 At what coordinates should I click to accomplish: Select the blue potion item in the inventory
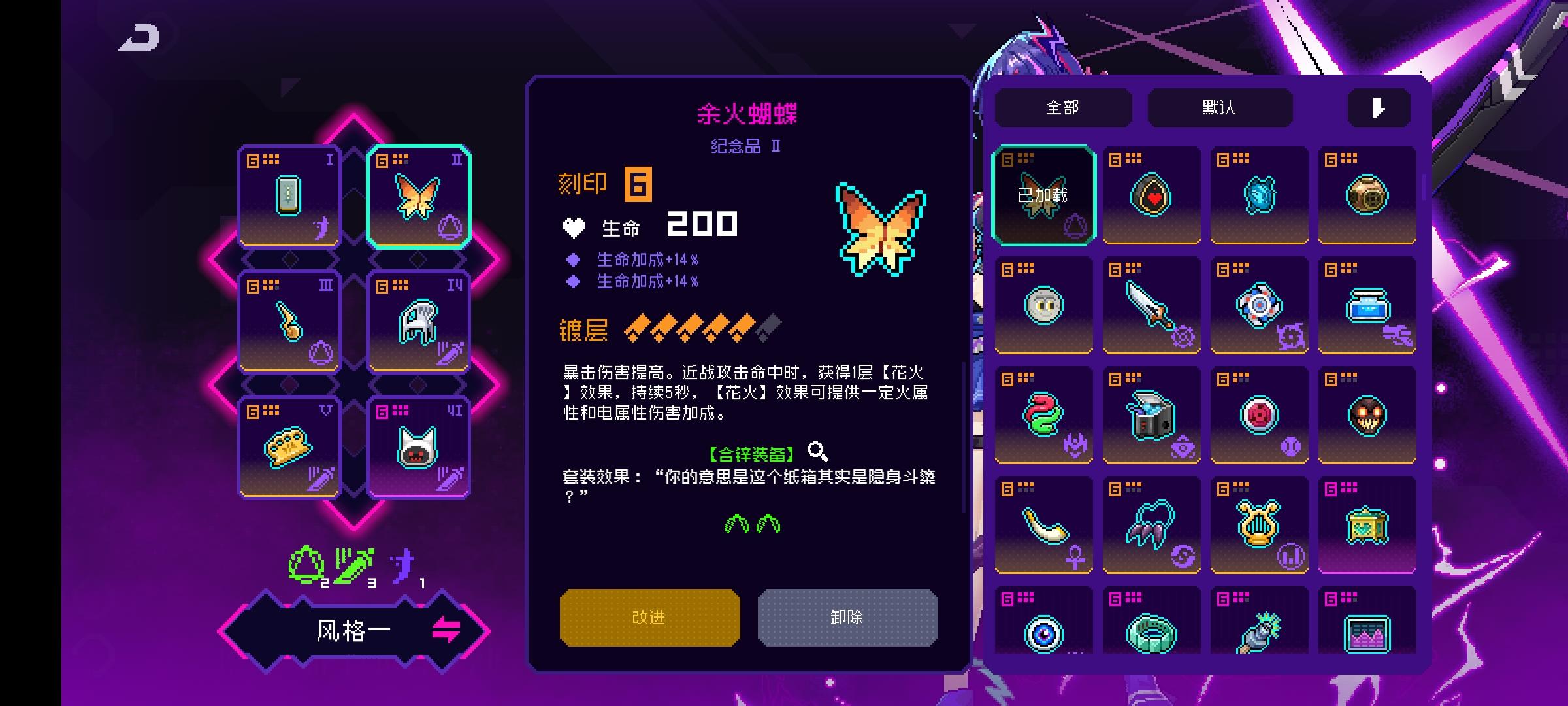[x=1367, y=306]
